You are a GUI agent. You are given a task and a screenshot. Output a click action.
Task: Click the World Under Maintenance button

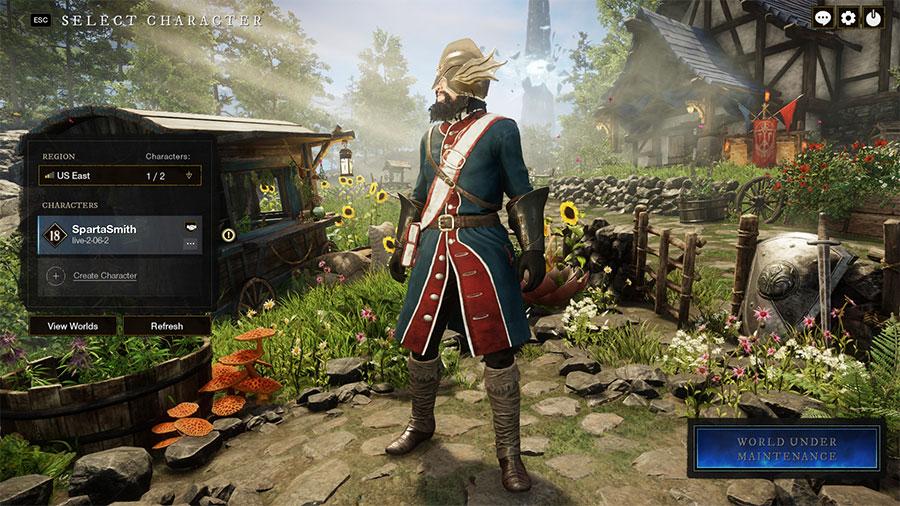point(786,449)
